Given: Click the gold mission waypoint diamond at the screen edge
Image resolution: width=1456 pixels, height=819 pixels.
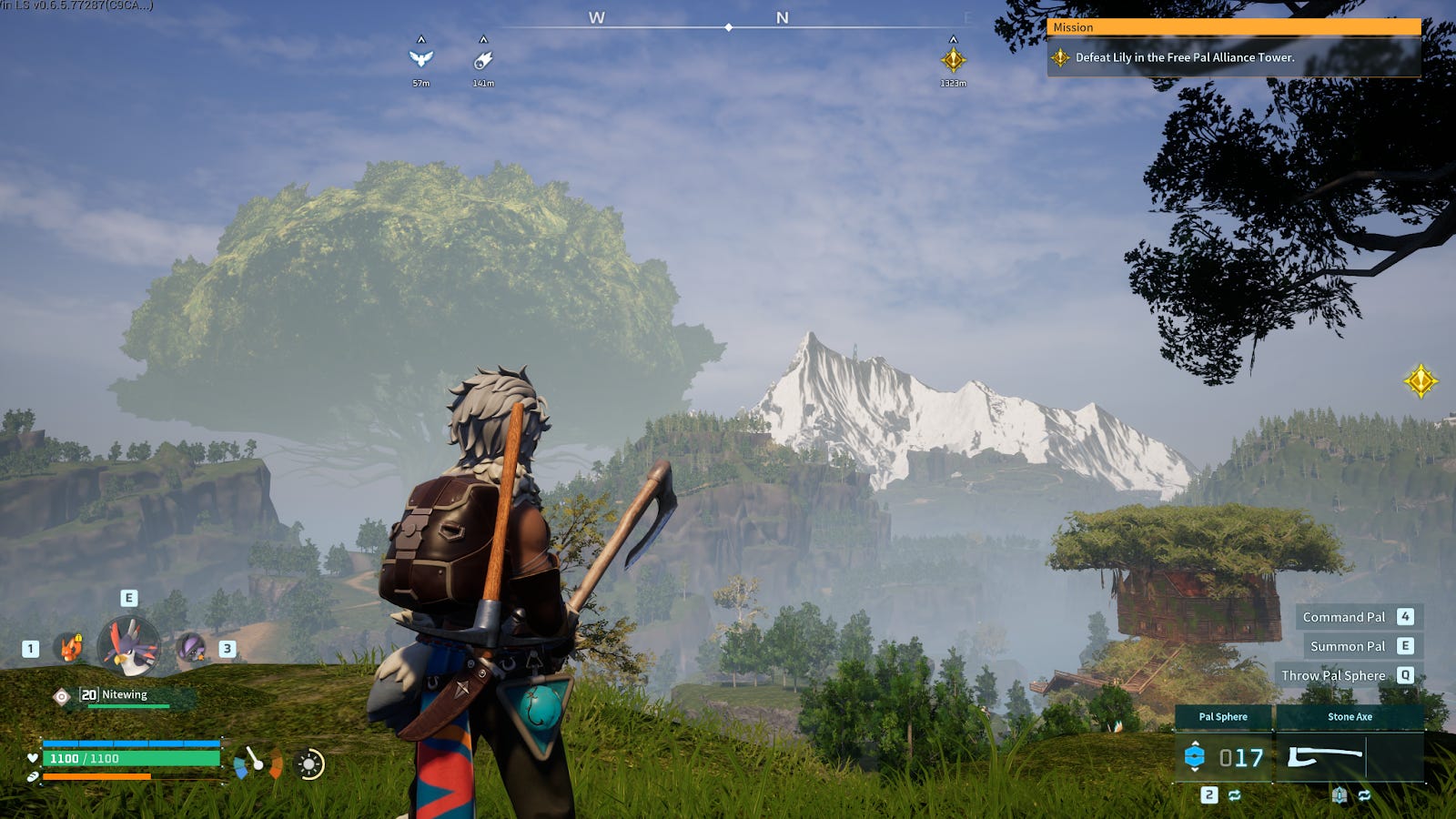Looking at the screenshot, I should 1420,381.
